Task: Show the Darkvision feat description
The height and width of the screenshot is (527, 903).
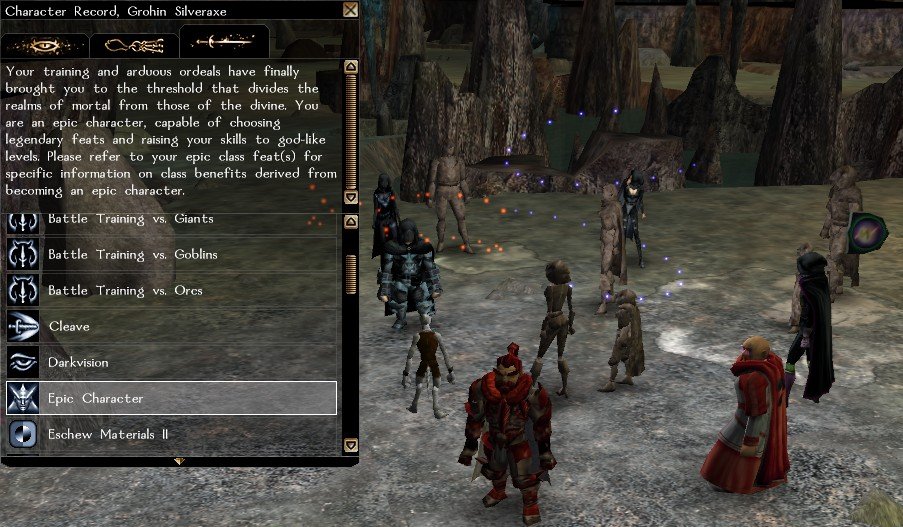Action: (170, 363)
